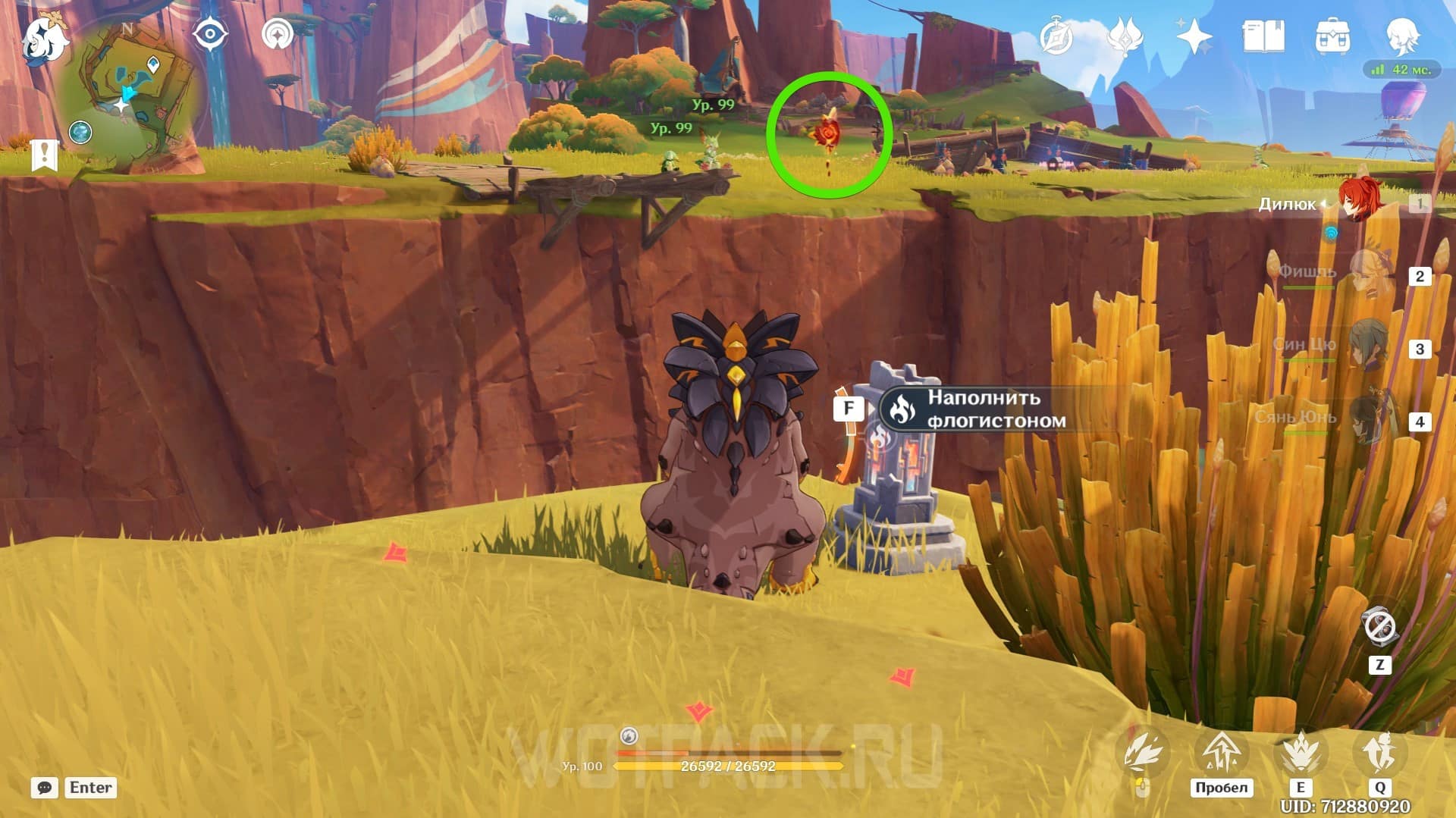Open the four-pointed star icon
Screen dimensions: 1456x818
[x=1194, y=36]
